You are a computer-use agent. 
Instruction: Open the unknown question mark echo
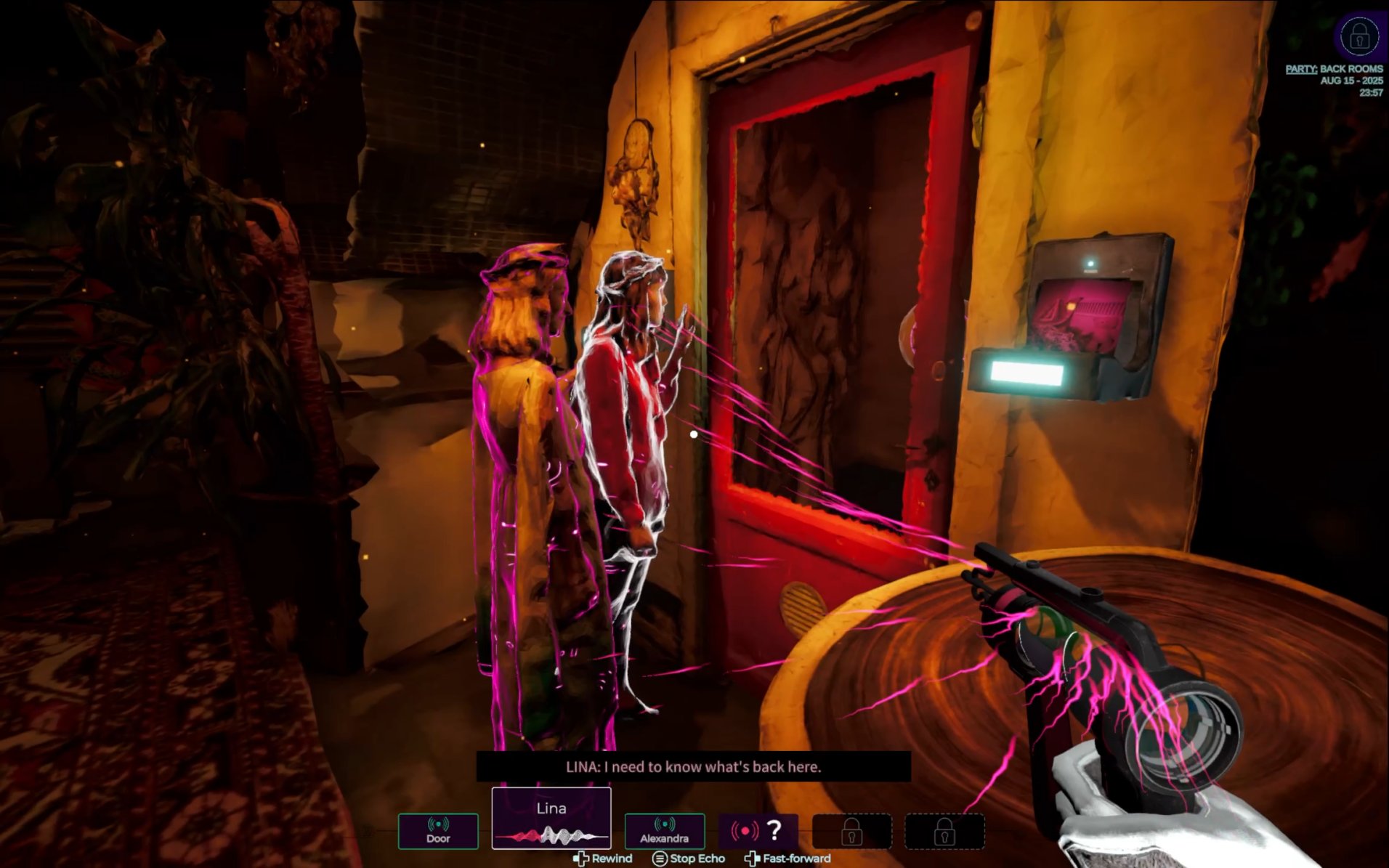pyautogui.click(x=758, y=831)
